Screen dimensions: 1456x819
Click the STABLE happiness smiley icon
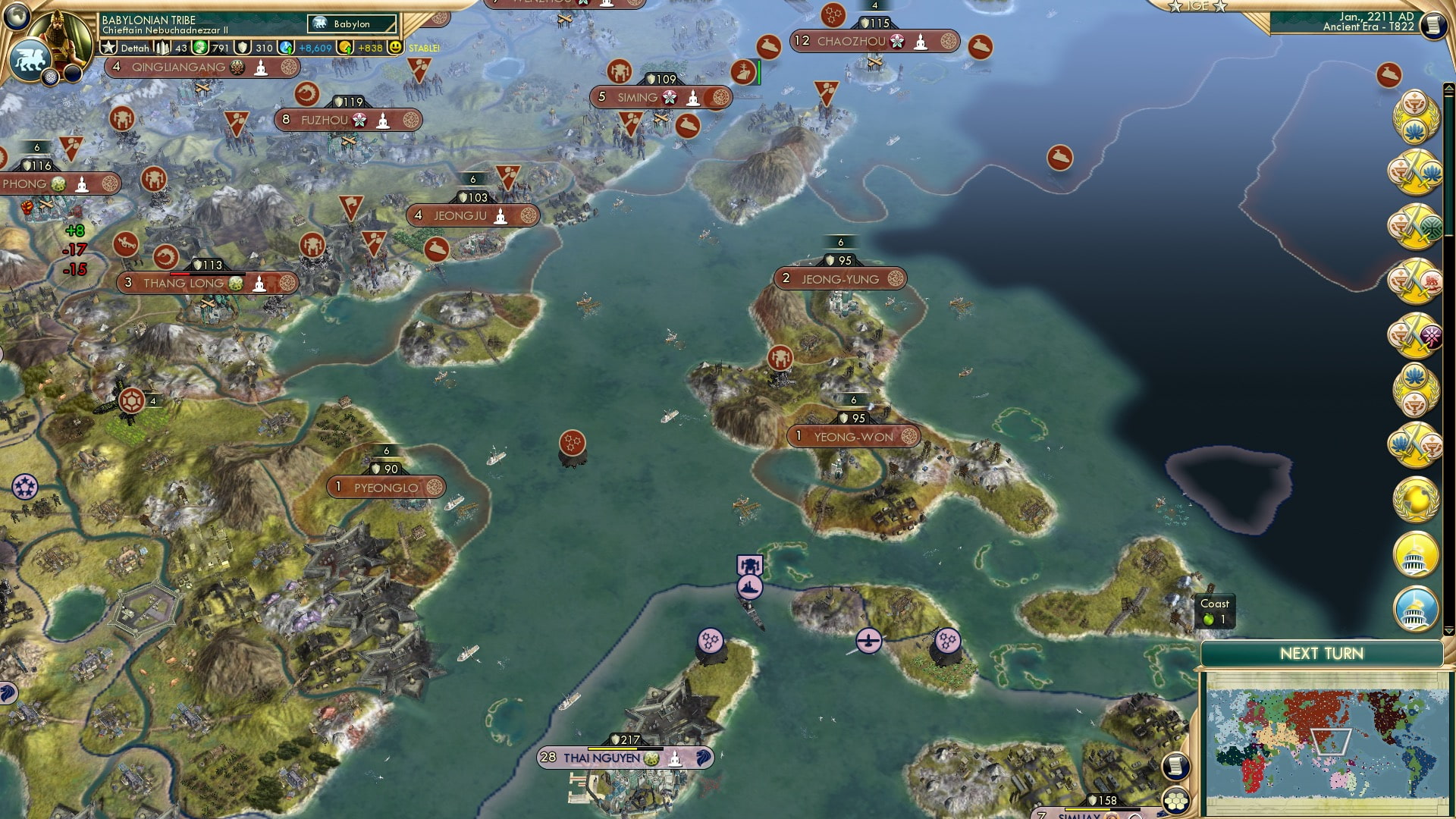[395, 48]
